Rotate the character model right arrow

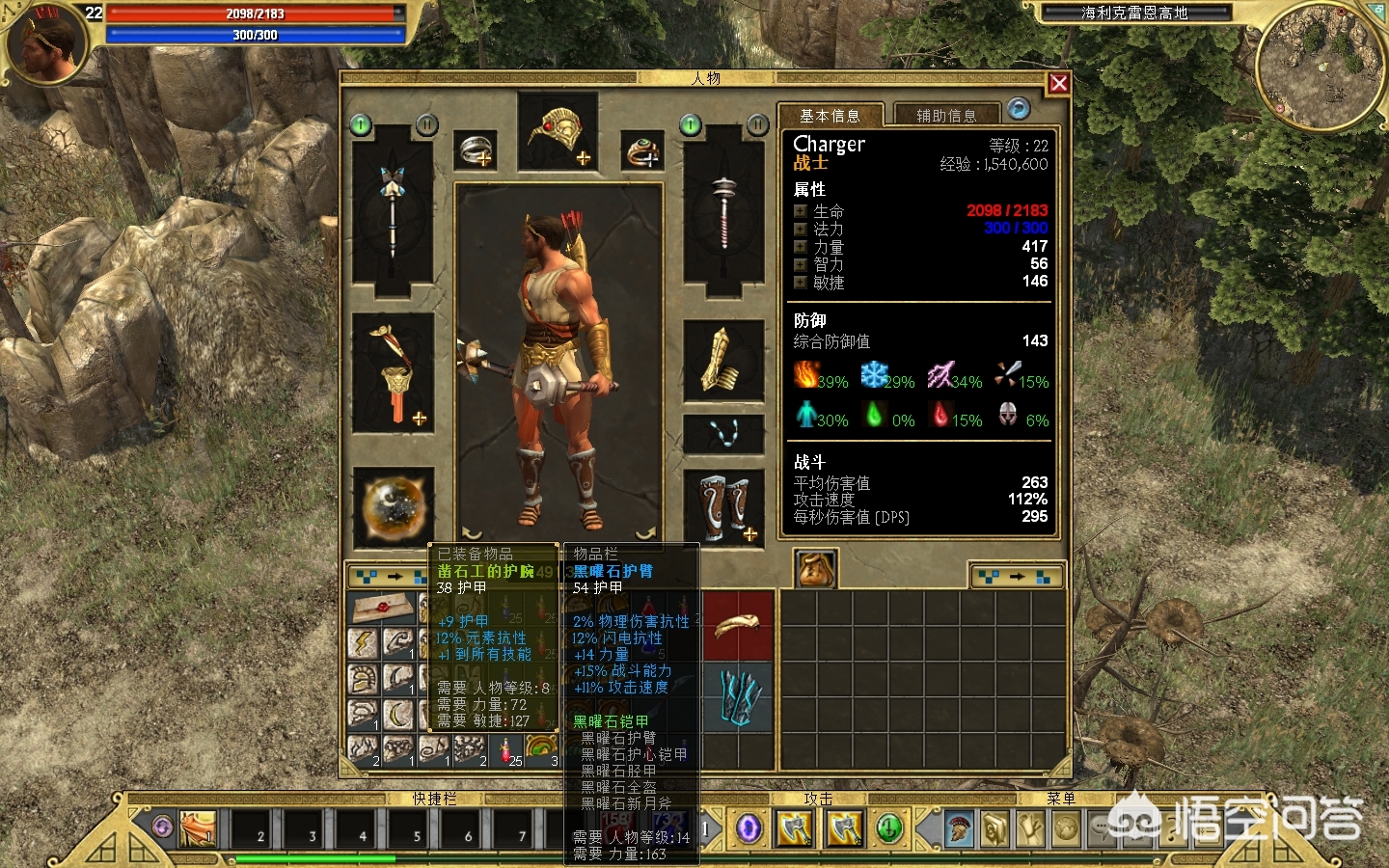pyautogui.click(x=644, y=531)
